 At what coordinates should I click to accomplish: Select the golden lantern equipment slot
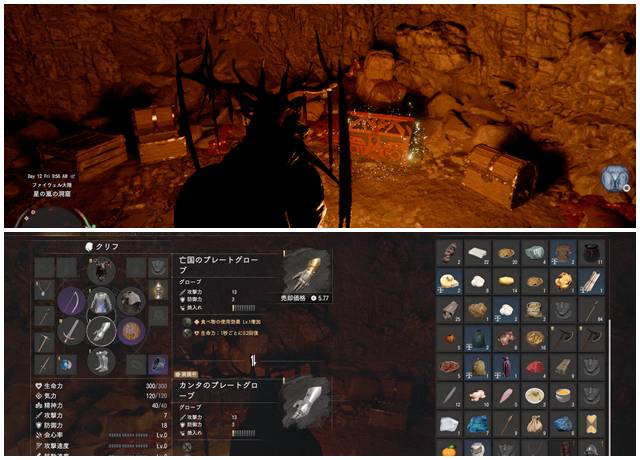158,290
